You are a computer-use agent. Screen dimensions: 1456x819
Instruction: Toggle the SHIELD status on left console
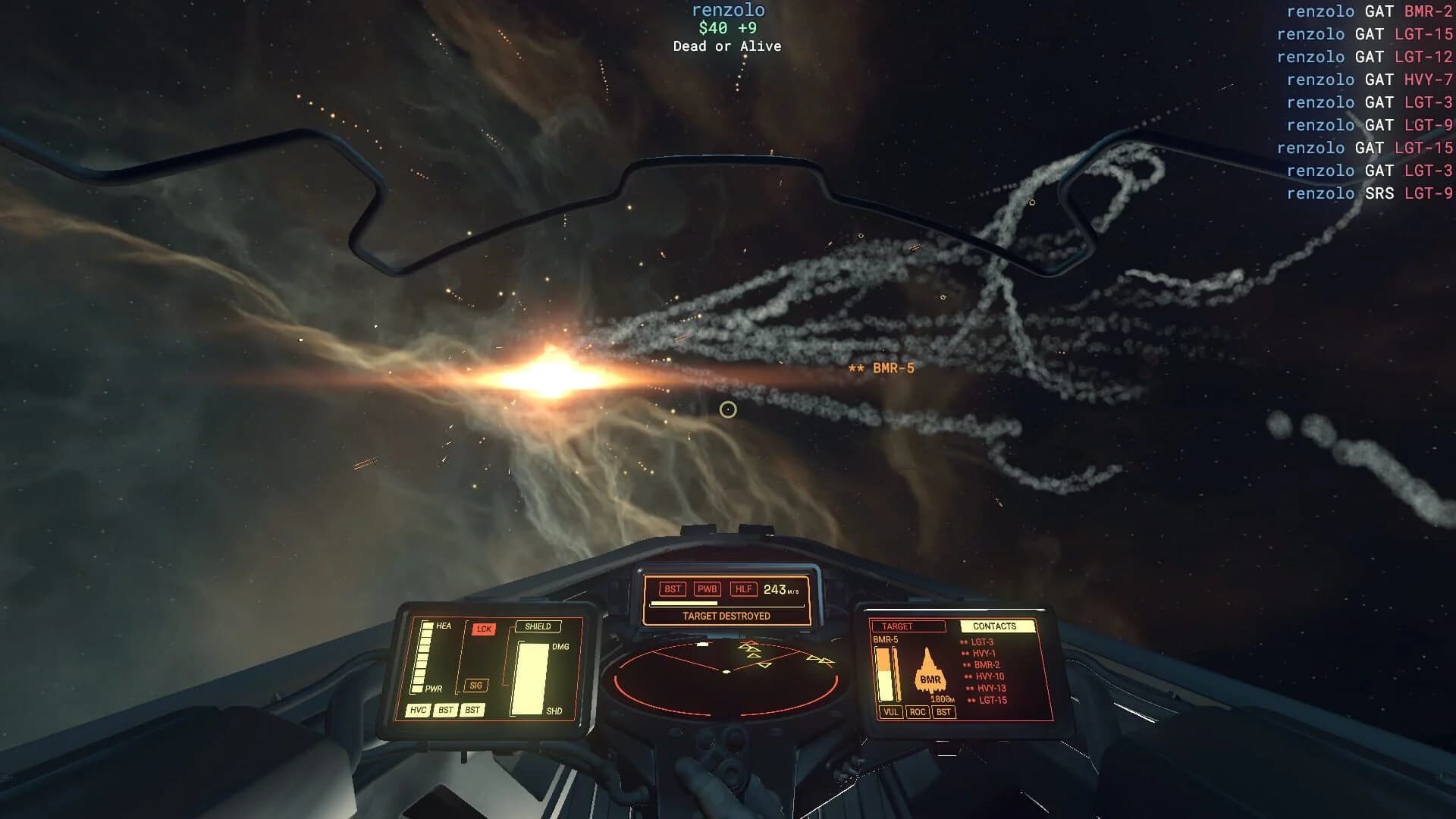click(x=538, y=626)
